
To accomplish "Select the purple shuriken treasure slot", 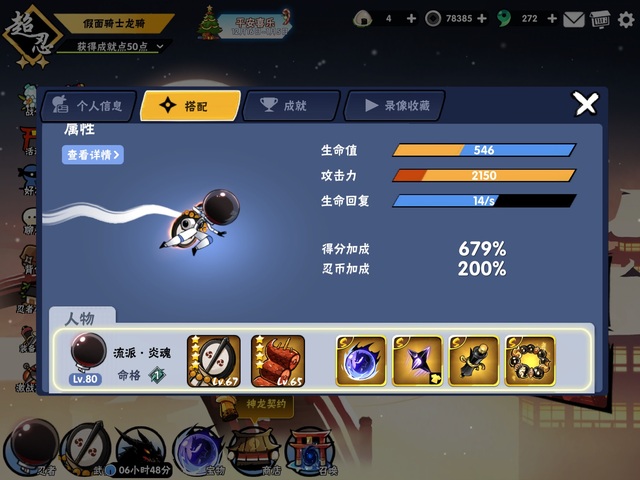I will coord(417,361).
